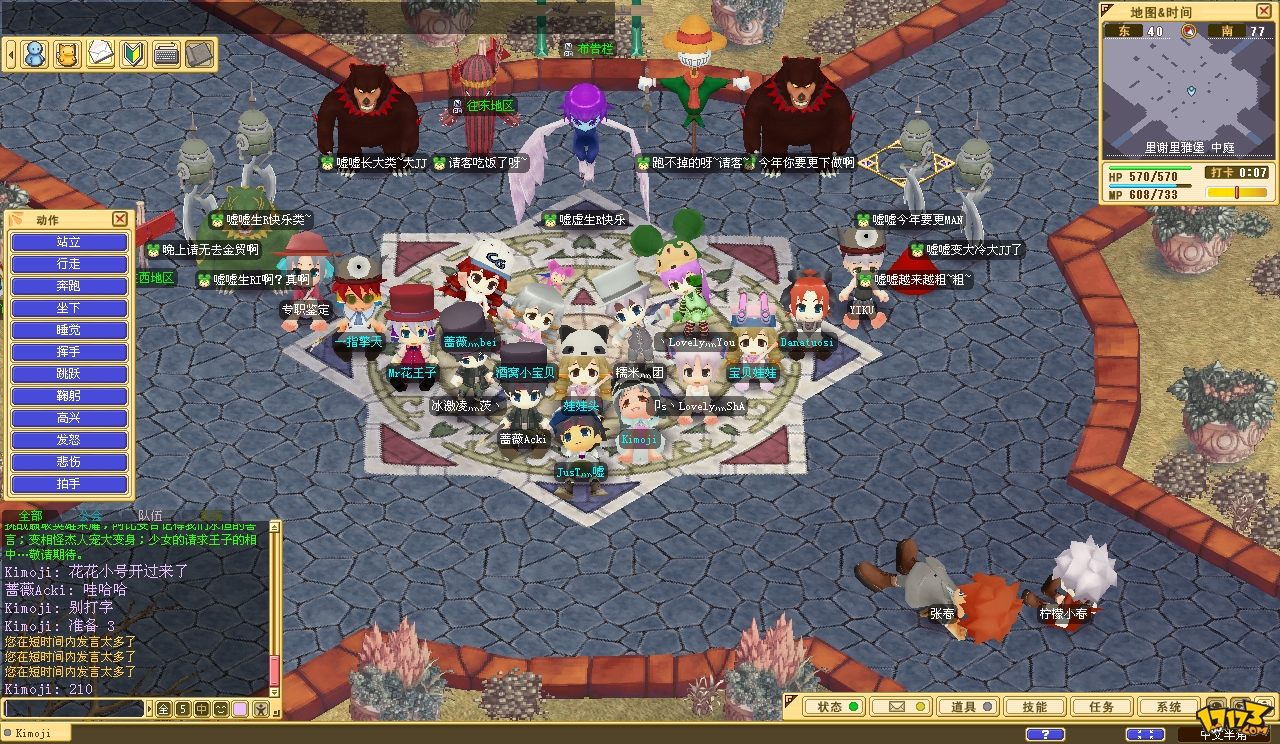Open the envelope mail icon in toolbar

pyautogui.click(x=100, y=53)
